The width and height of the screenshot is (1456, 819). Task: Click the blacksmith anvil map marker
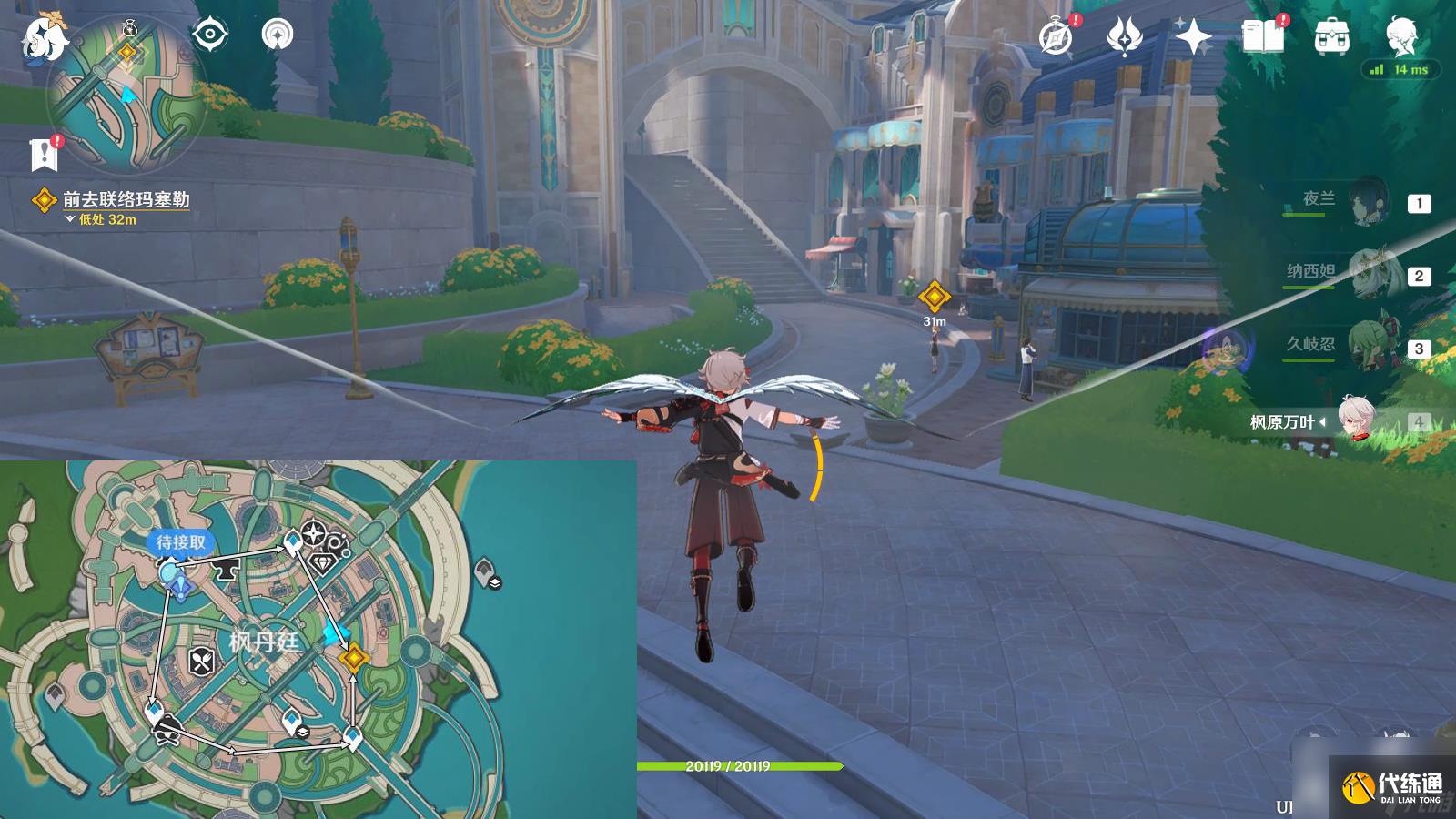223,570
